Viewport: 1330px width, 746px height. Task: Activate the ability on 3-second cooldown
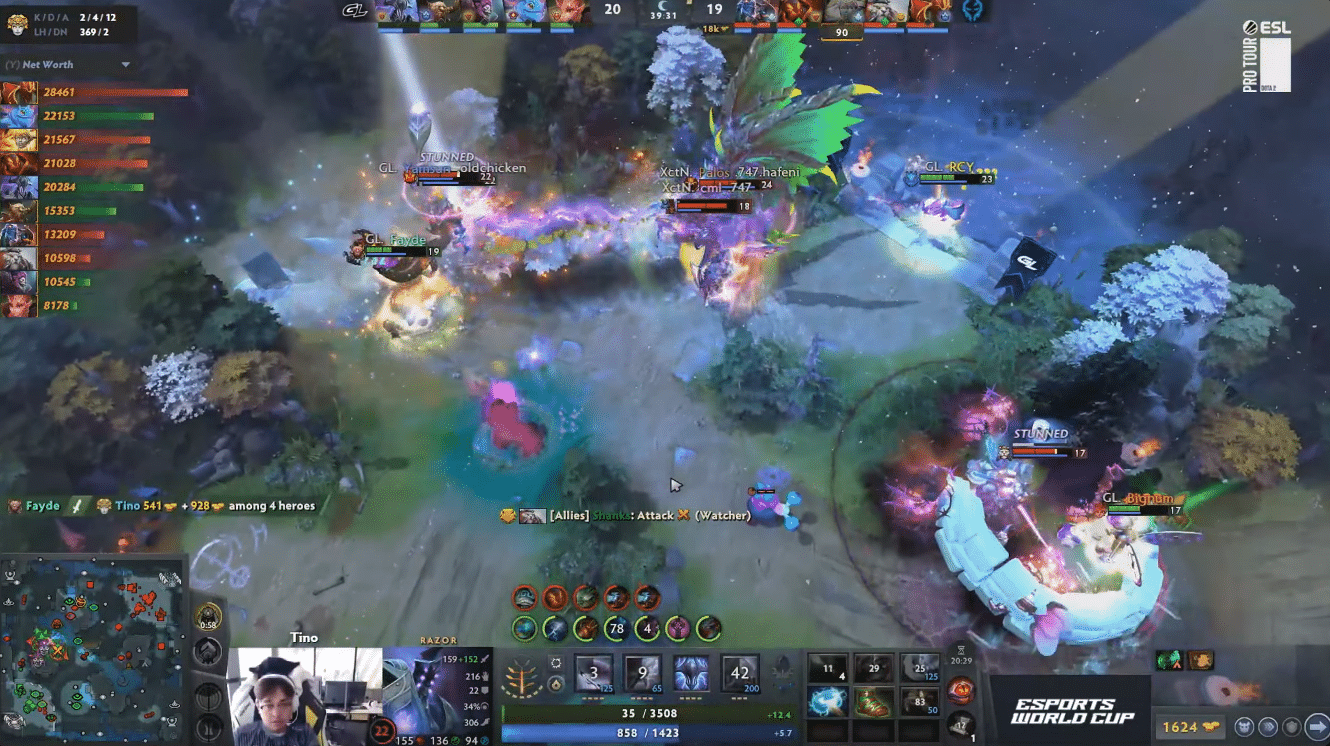(594, 674)
